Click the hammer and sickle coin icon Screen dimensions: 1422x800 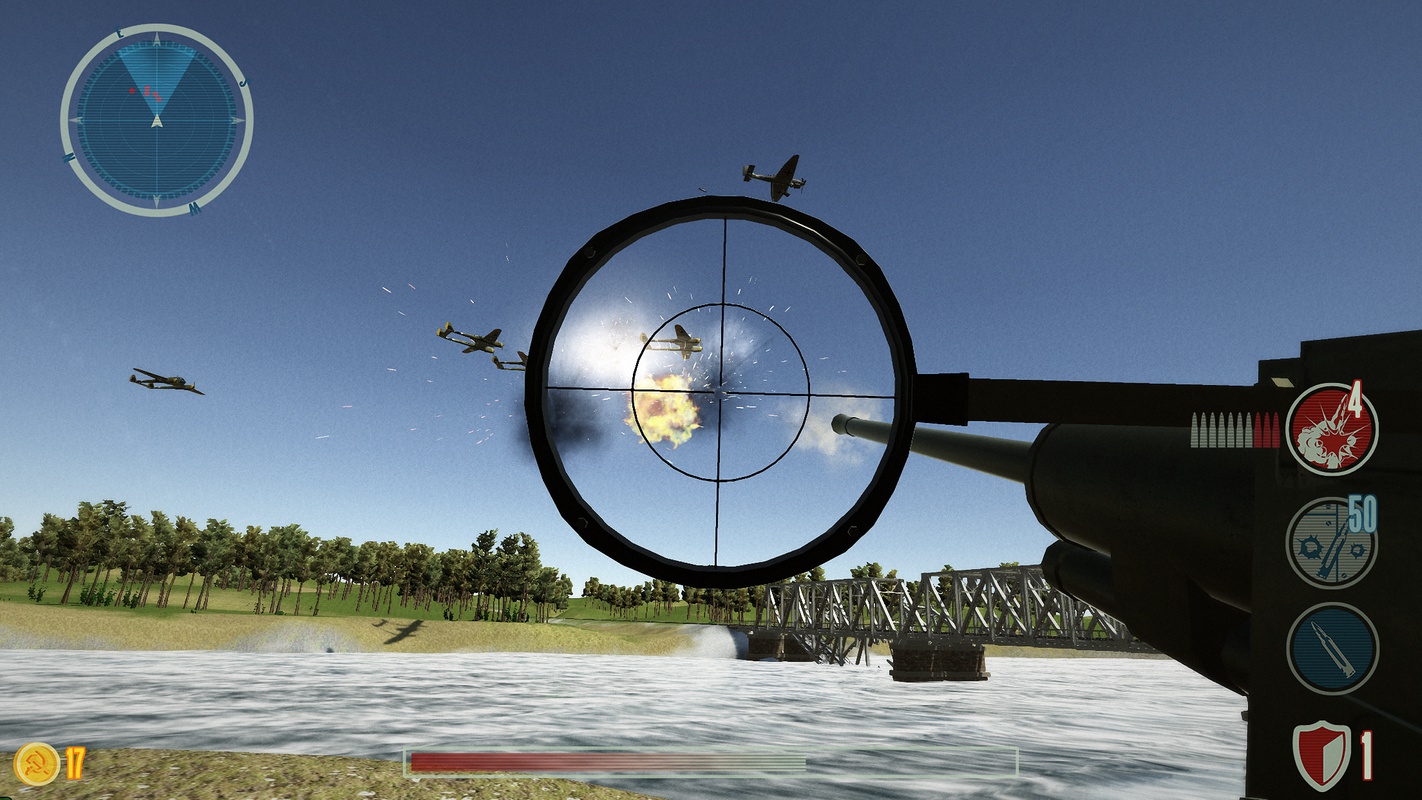pyautogui.click(x=36, y=764)
